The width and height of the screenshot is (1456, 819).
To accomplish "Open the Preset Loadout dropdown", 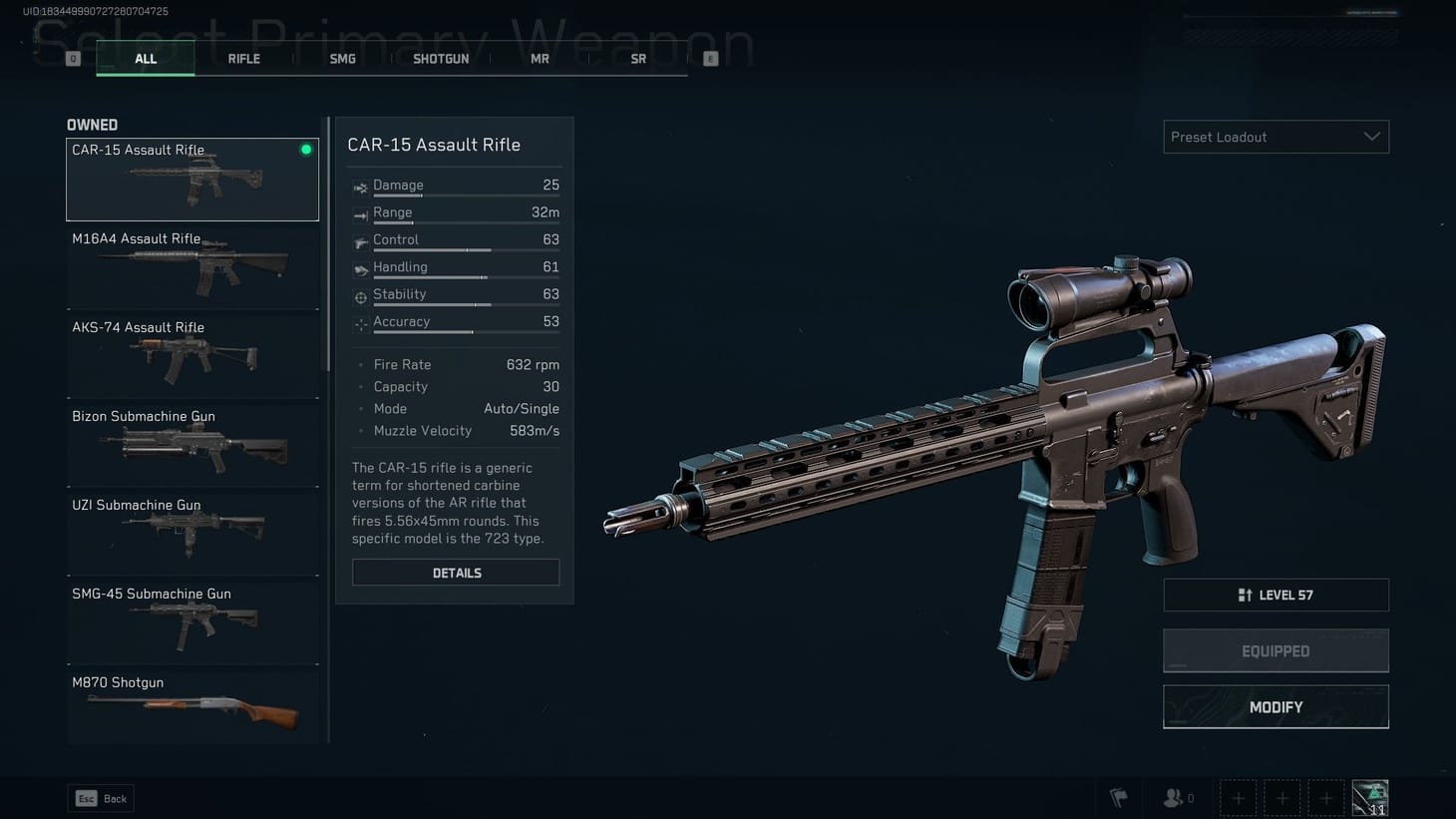I will tap(1275, 137).
